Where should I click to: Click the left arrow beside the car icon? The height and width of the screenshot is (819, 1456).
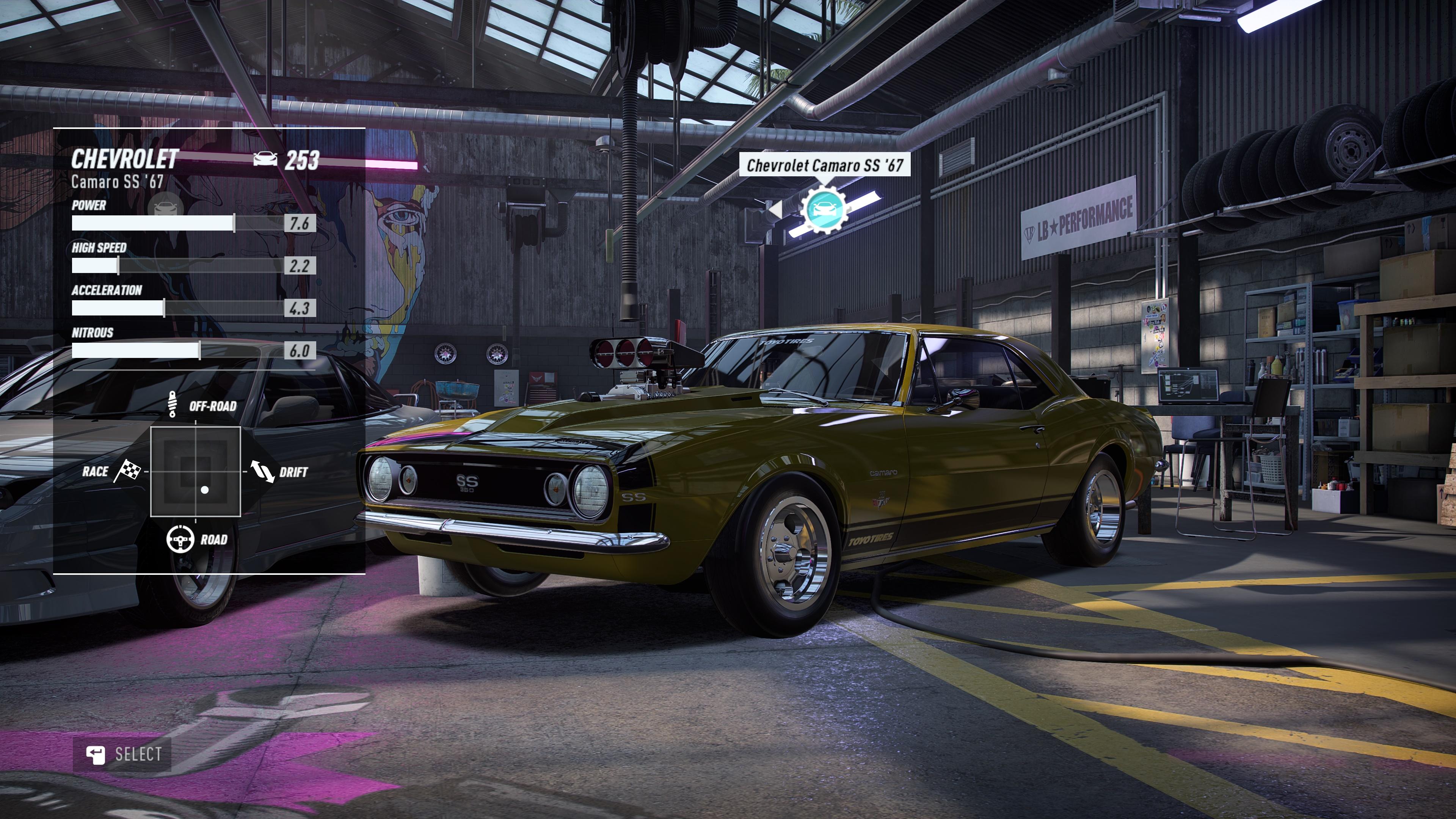tap(775, 209)
